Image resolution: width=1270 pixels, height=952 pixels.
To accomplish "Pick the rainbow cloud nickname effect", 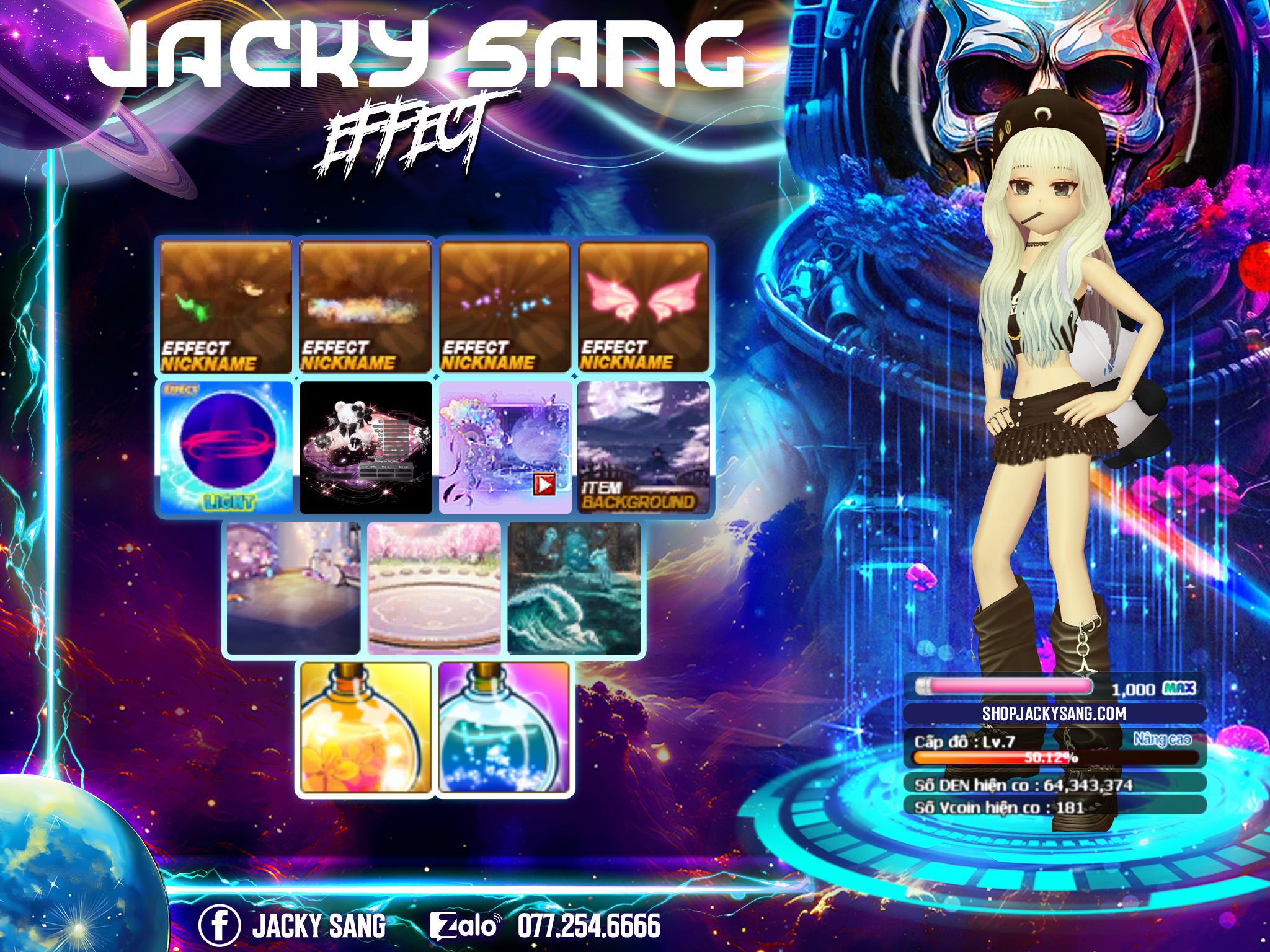I will click(365, 307).
